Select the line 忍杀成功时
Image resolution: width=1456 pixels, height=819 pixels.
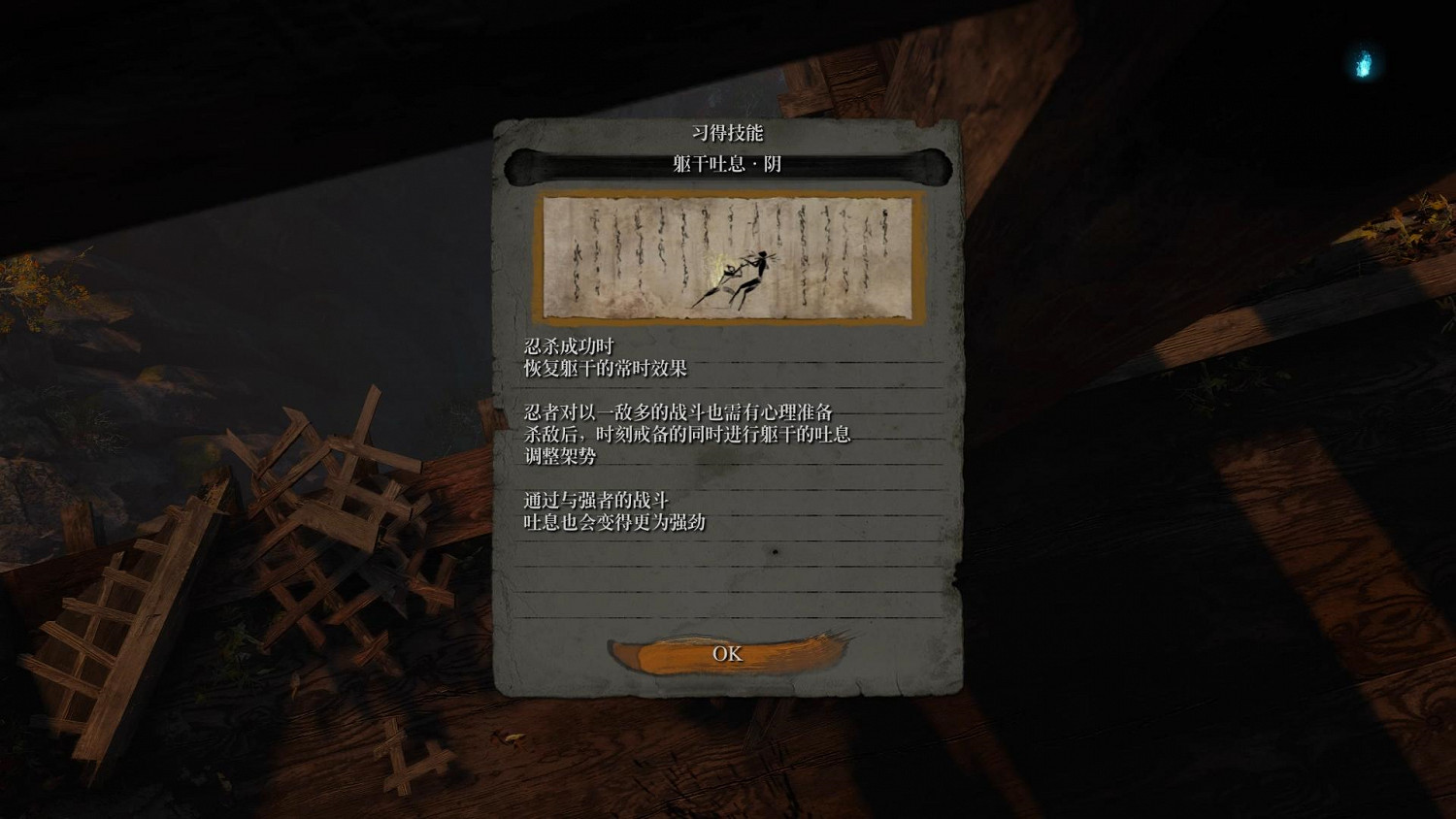[567, 344]
